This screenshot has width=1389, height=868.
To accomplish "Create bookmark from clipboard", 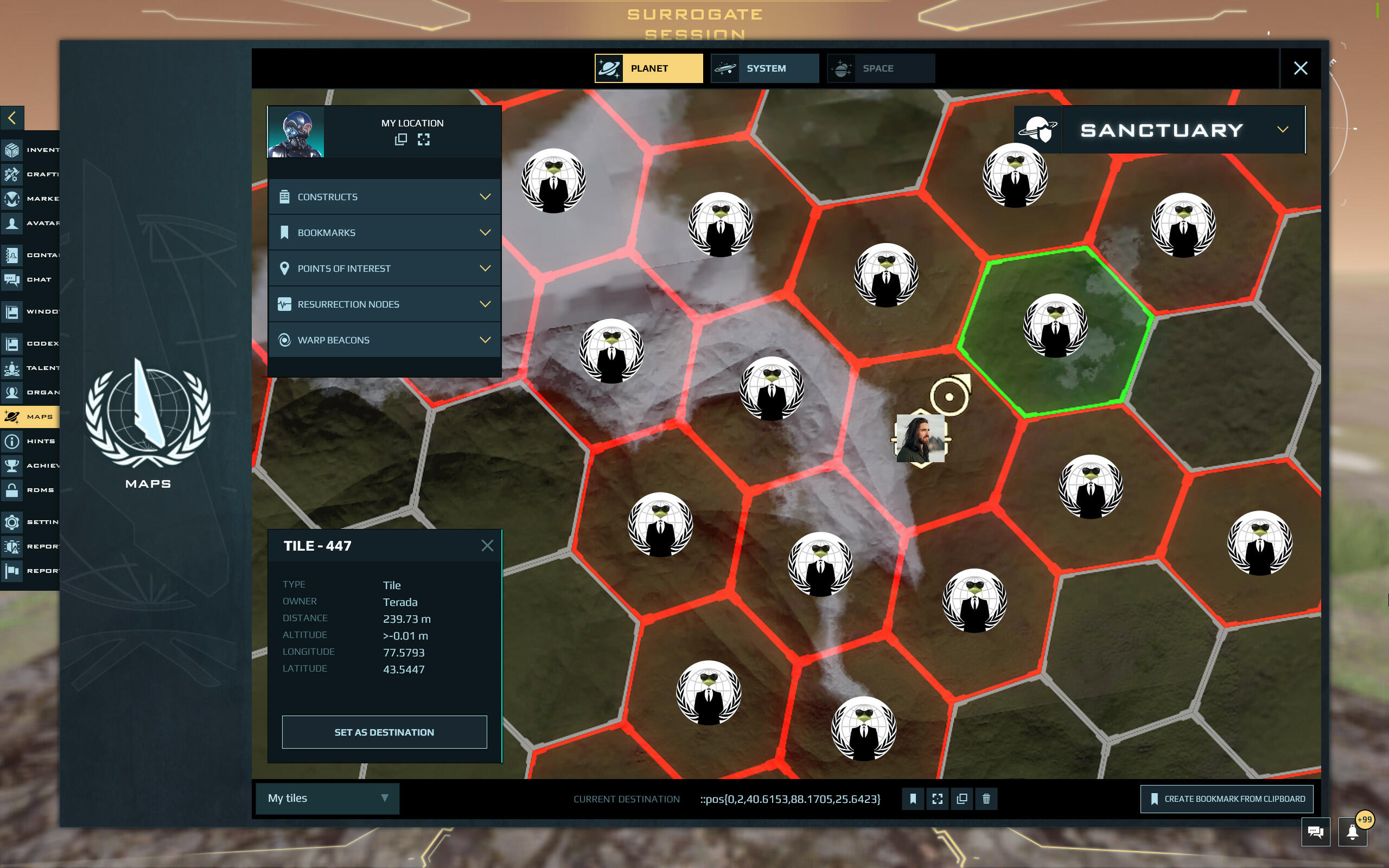I will pyautogui.click(x=1227, y=799).
